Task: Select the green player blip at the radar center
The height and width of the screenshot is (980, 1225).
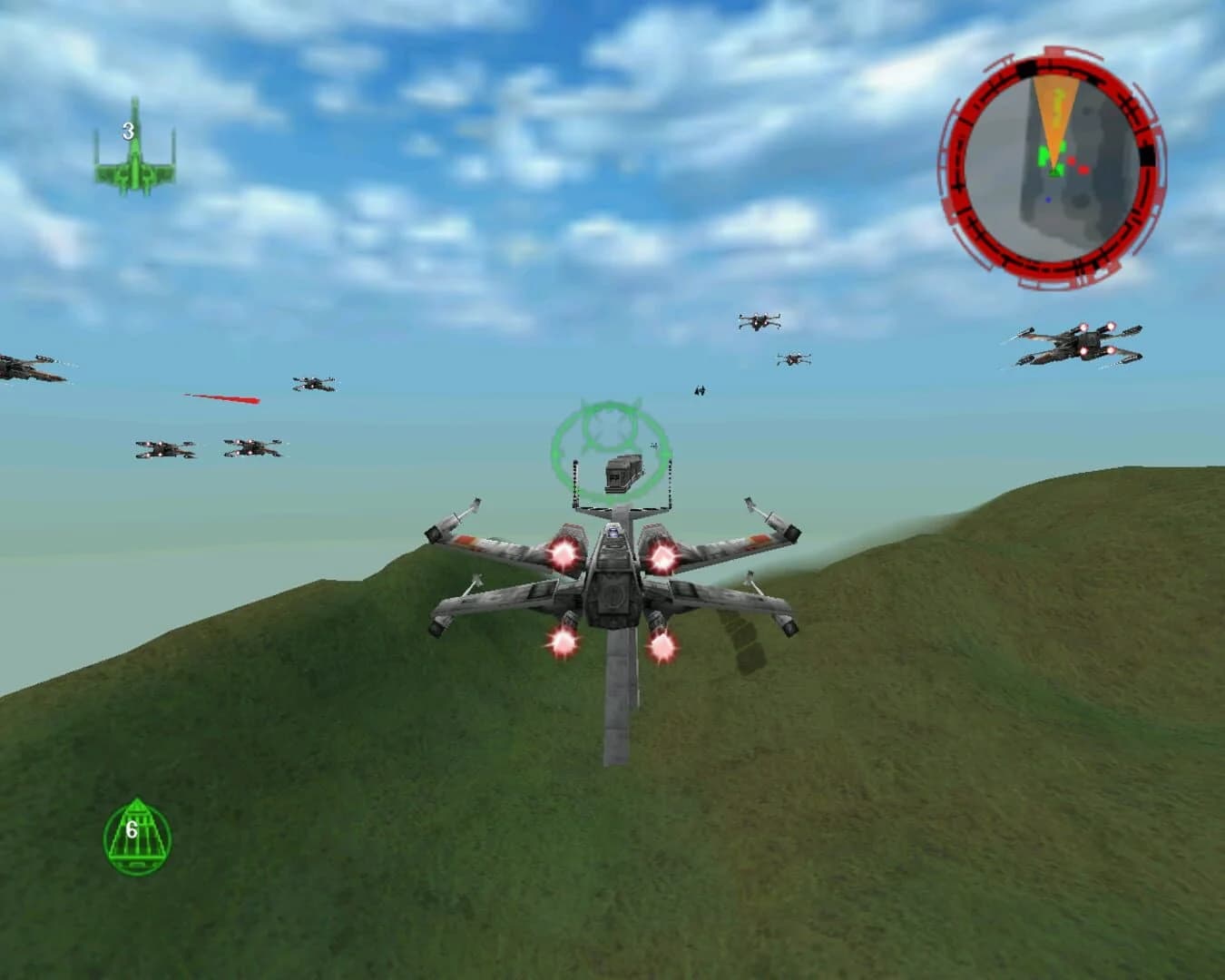Action: [1054, 171]
